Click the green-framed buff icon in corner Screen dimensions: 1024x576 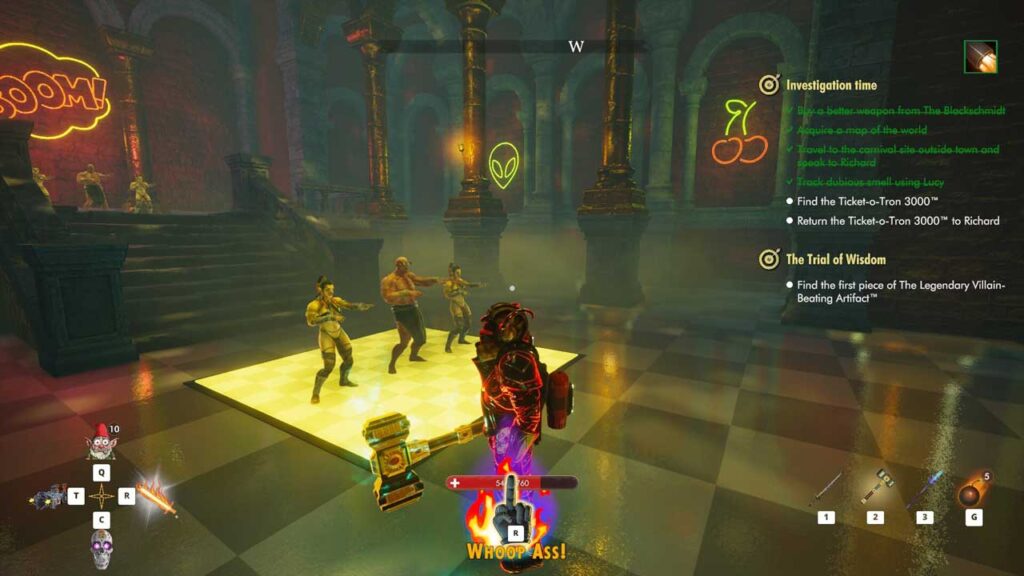click(x=980, y=57)
